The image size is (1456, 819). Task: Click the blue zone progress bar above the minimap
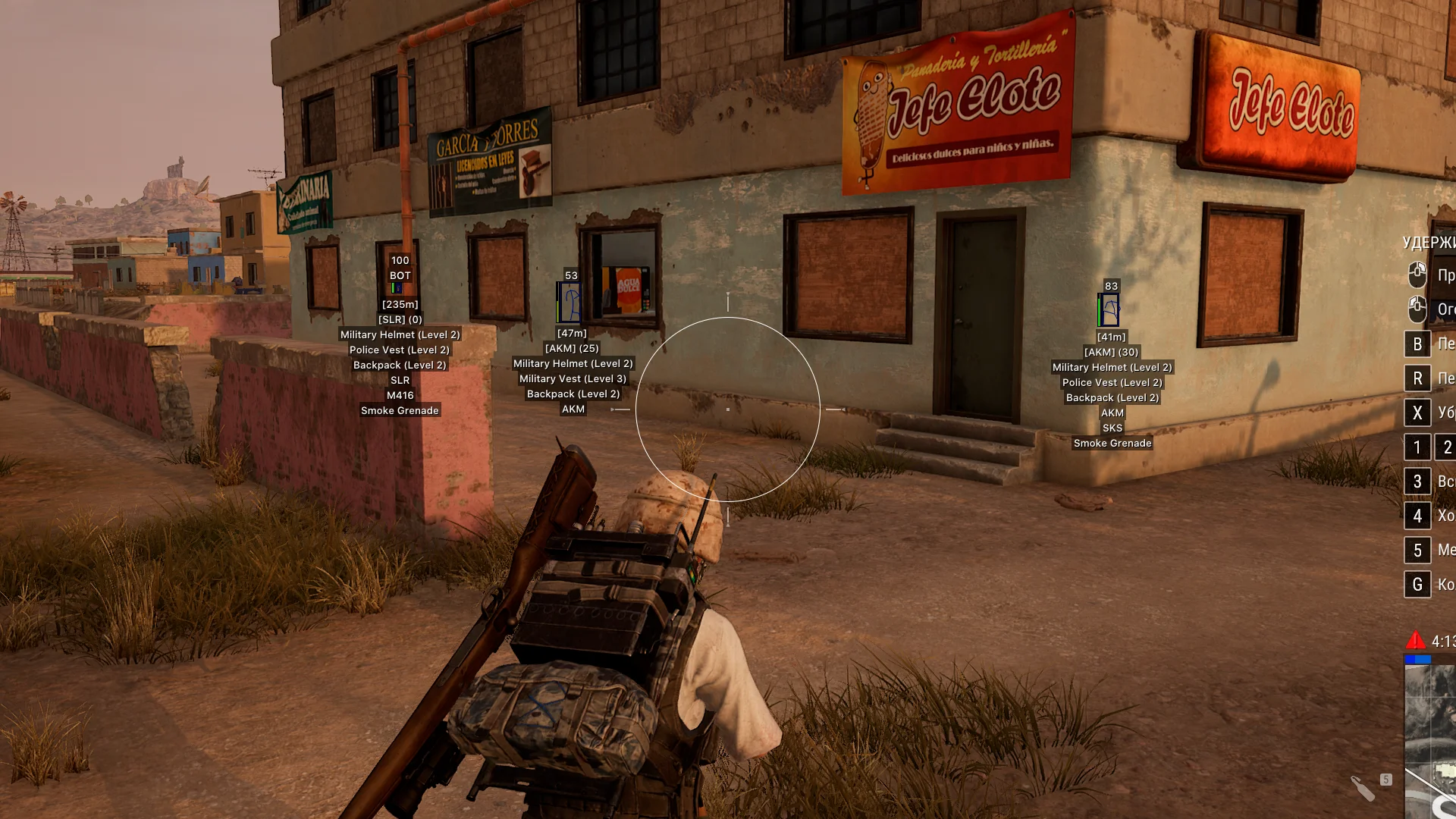pos(1419,660)
